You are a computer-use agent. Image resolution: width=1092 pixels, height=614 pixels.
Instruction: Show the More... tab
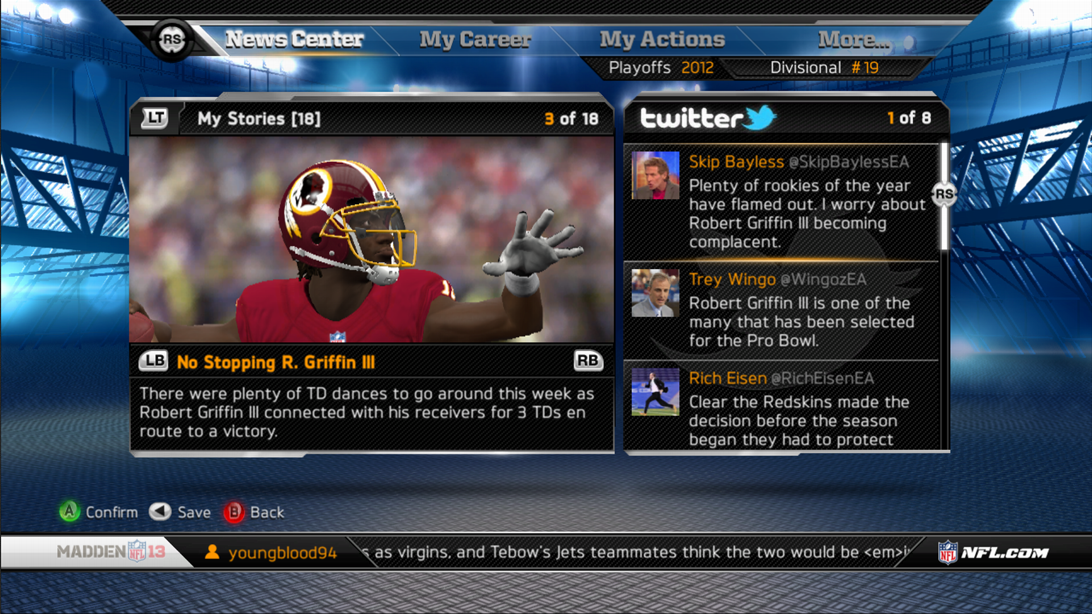(852, 40)
